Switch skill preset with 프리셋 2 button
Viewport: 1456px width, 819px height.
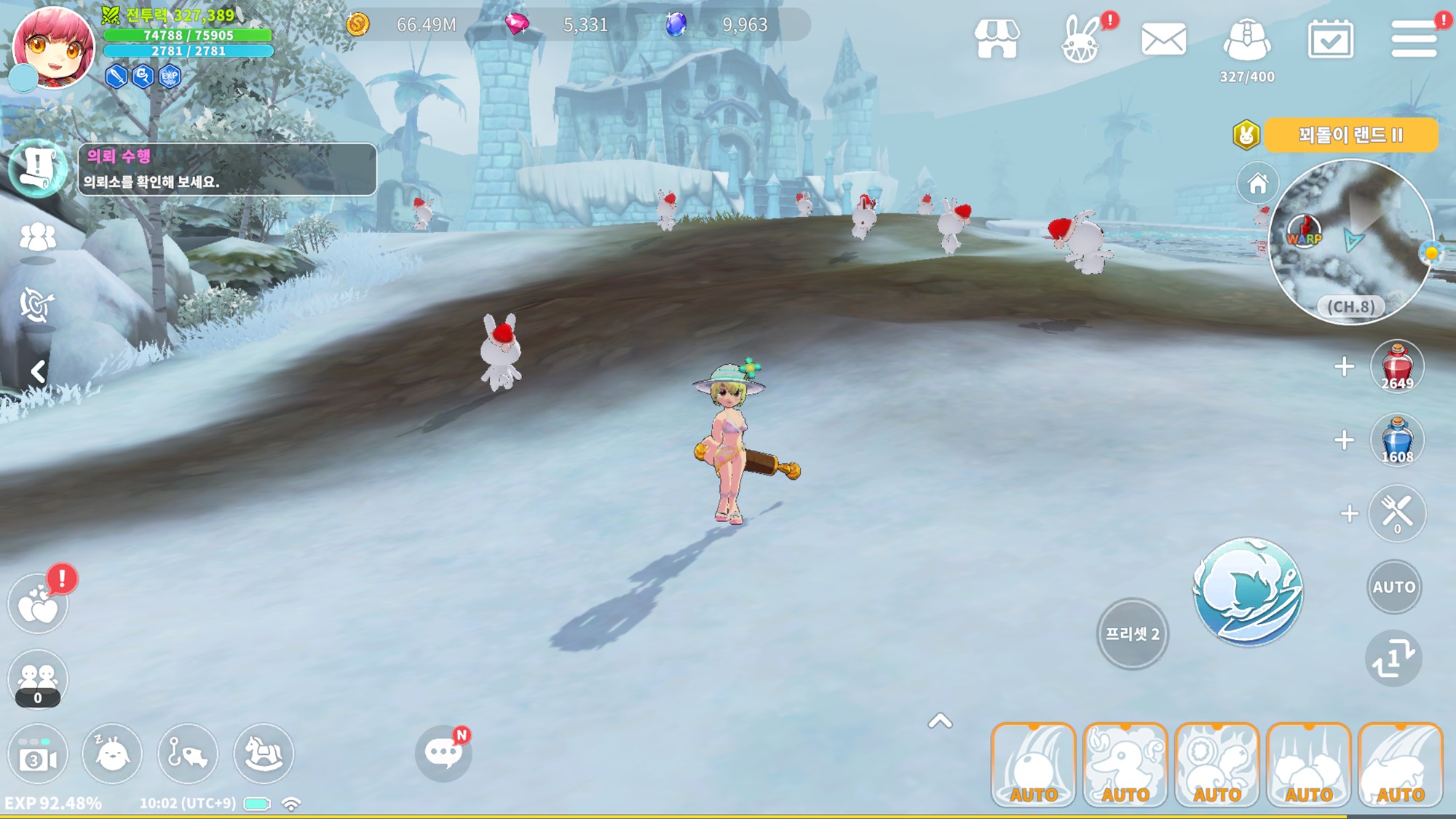point(1132,633)
